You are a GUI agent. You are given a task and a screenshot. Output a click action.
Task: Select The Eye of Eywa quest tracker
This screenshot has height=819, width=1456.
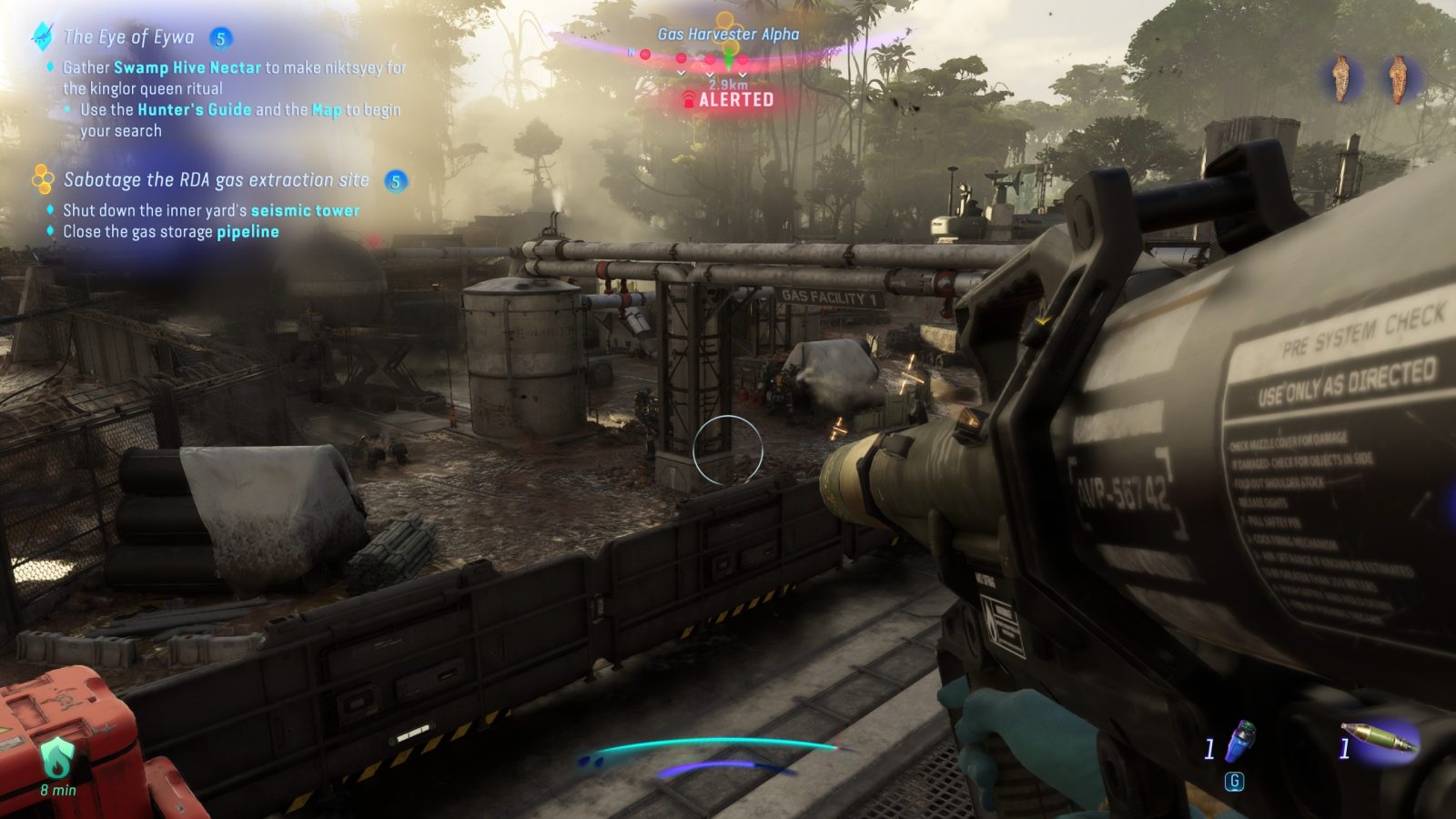point(128,37)
